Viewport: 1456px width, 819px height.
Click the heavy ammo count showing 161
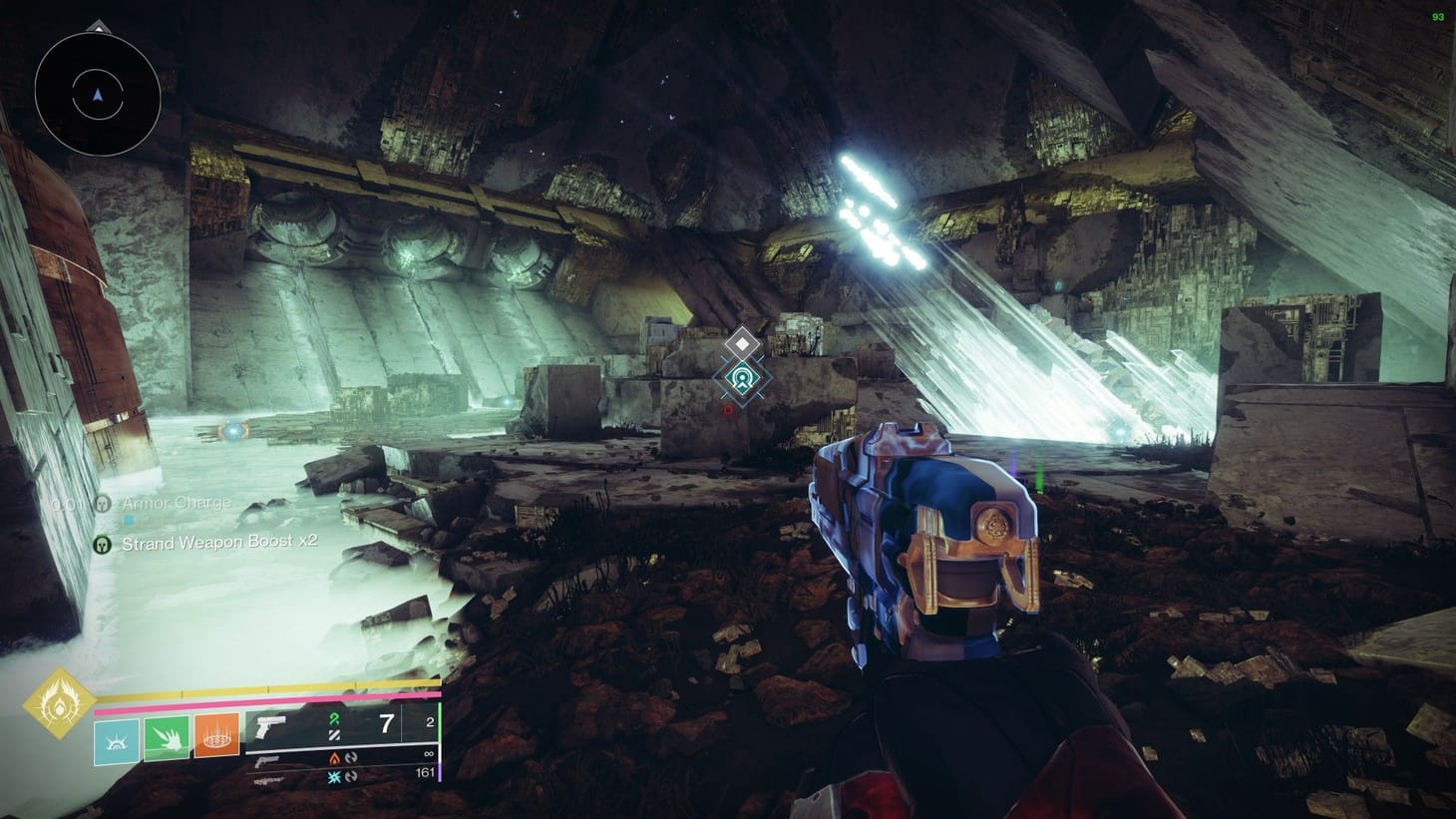coord(426,771)
